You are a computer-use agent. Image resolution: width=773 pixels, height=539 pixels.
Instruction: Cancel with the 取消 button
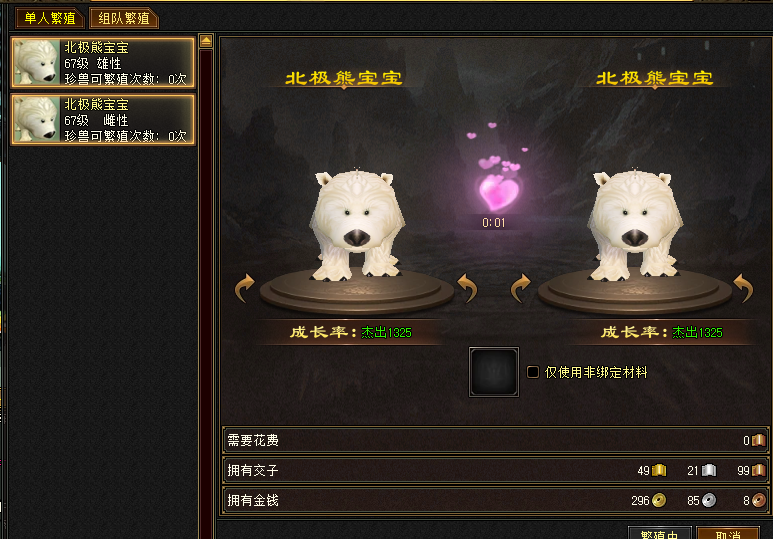pos(727,533)
